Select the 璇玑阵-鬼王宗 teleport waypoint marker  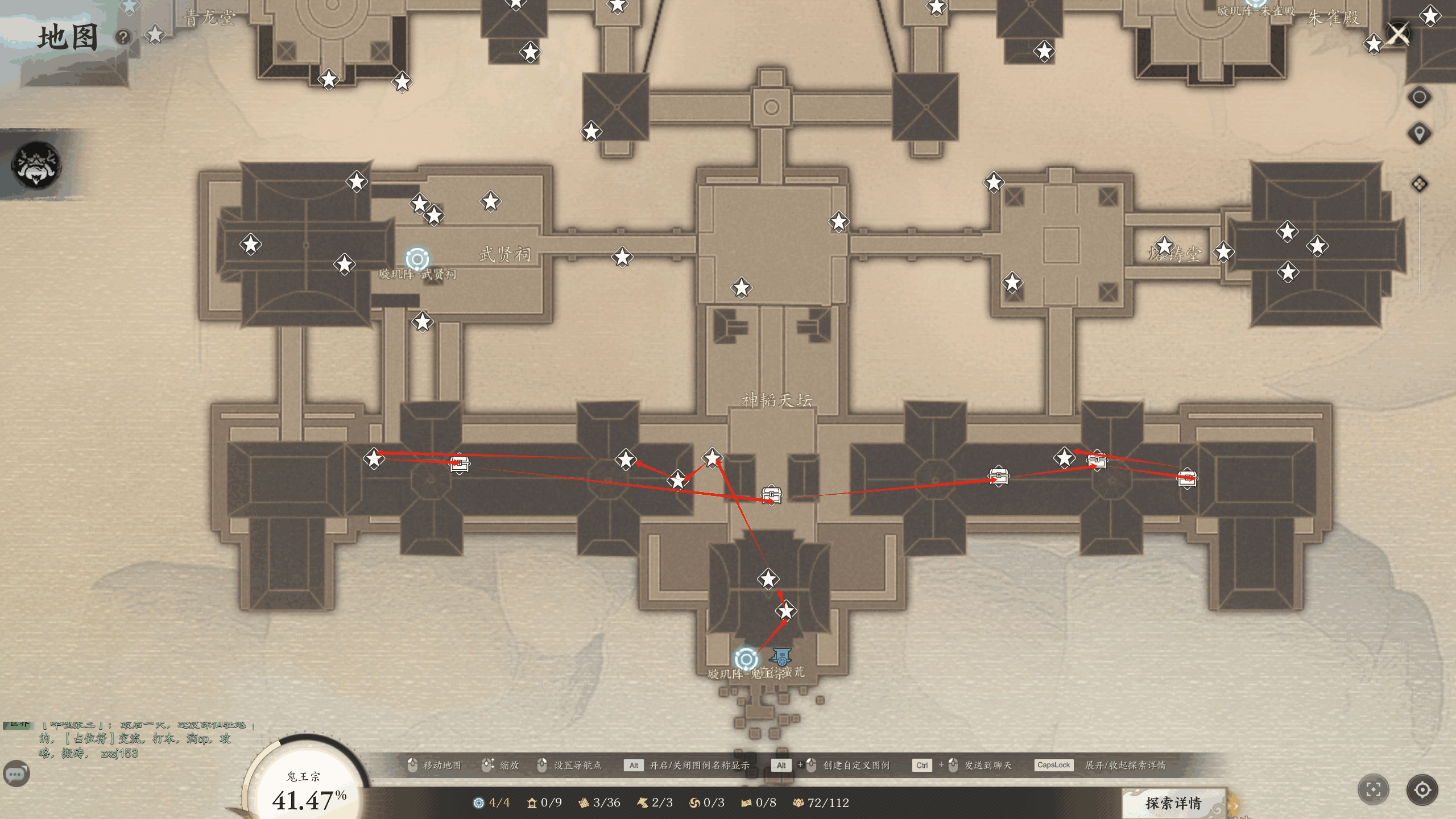pyautogui.click(x=746, y=659)
